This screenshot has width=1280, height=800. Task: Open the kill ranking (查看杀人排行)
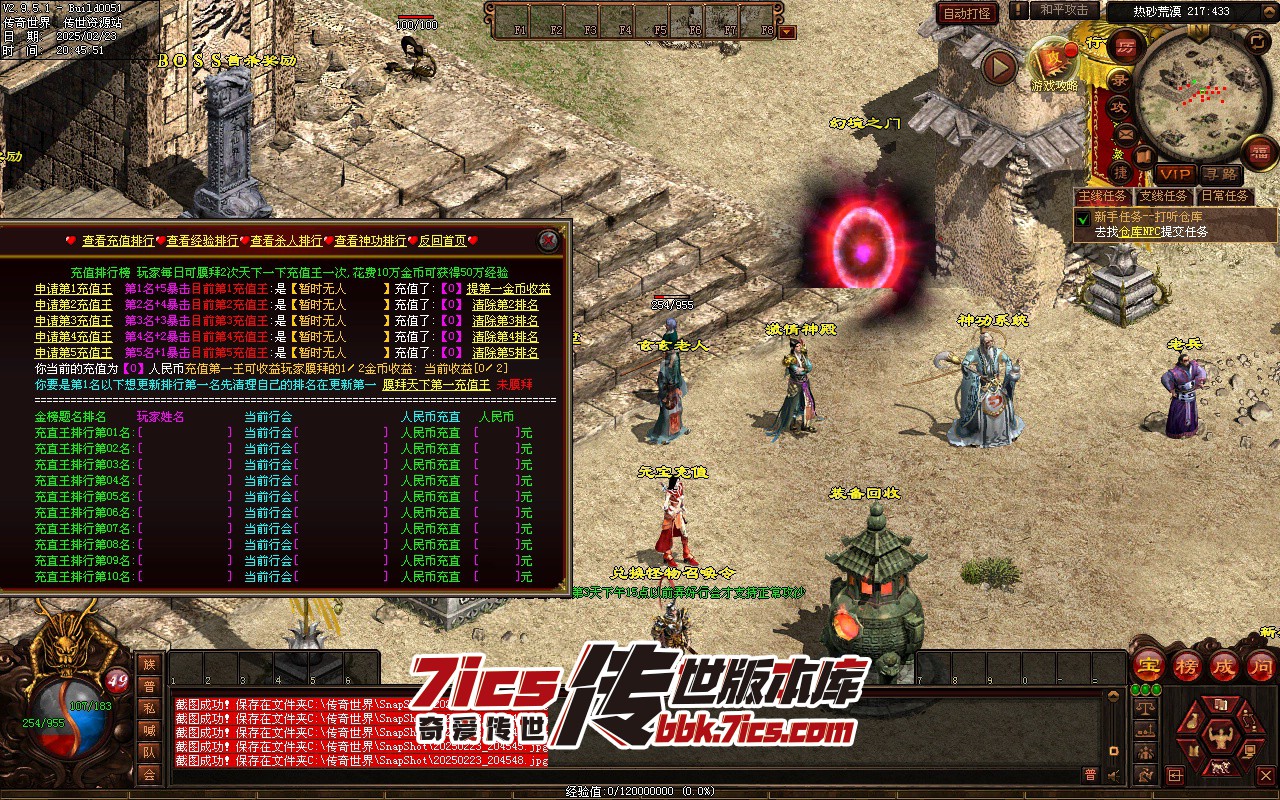(286, 241)
